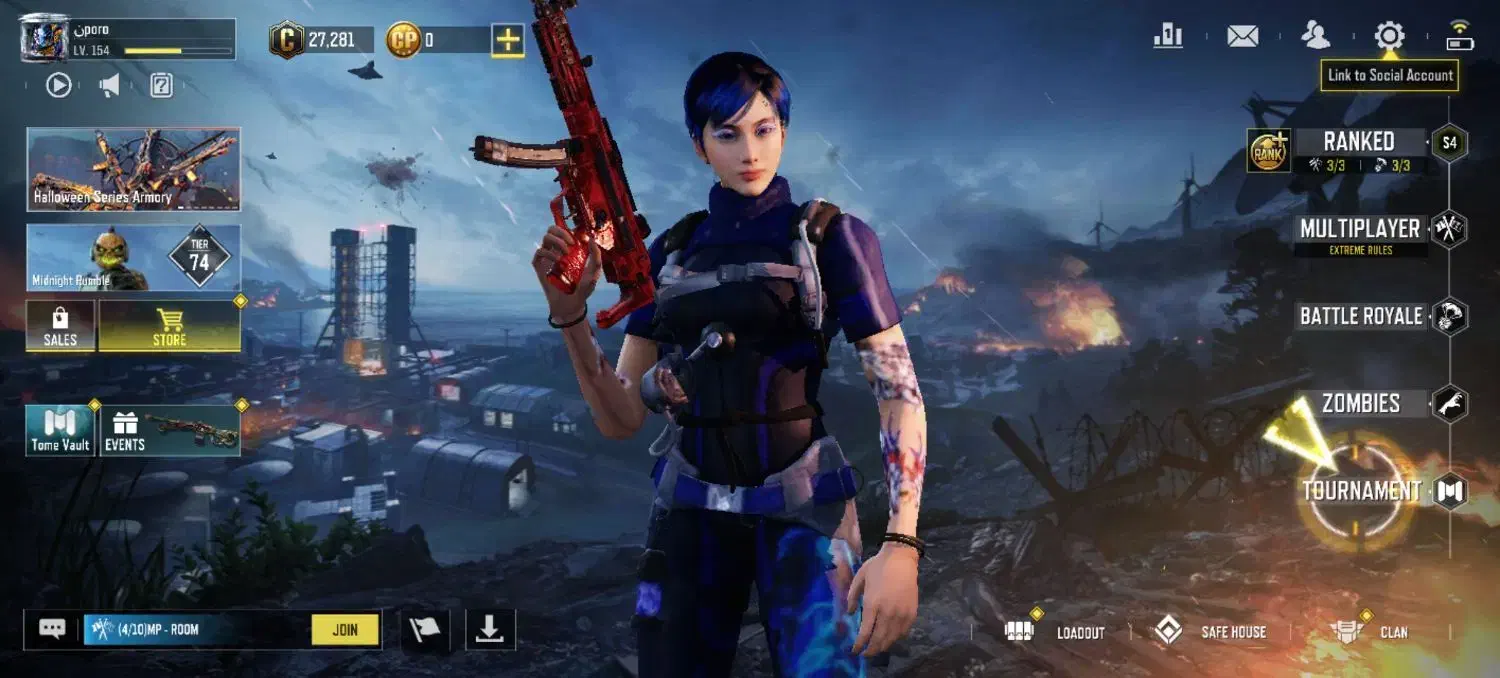Open the Sales shop
The width and height of the screenshot is (1500, 678).
coord(60,326)
